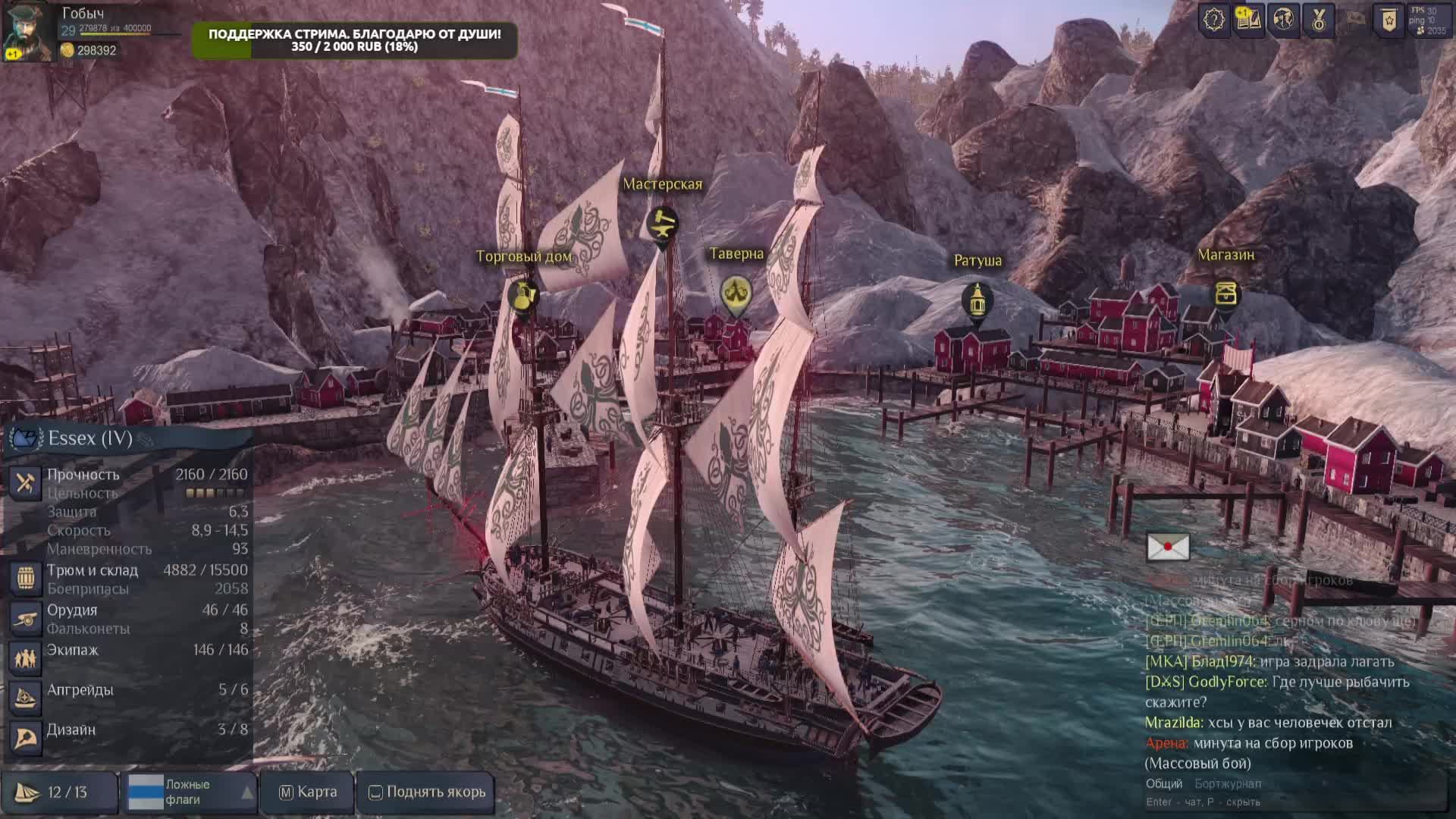Screen dimensions: 1456x819
Task: Open the help question mark icon
Action: point(1213,20)
